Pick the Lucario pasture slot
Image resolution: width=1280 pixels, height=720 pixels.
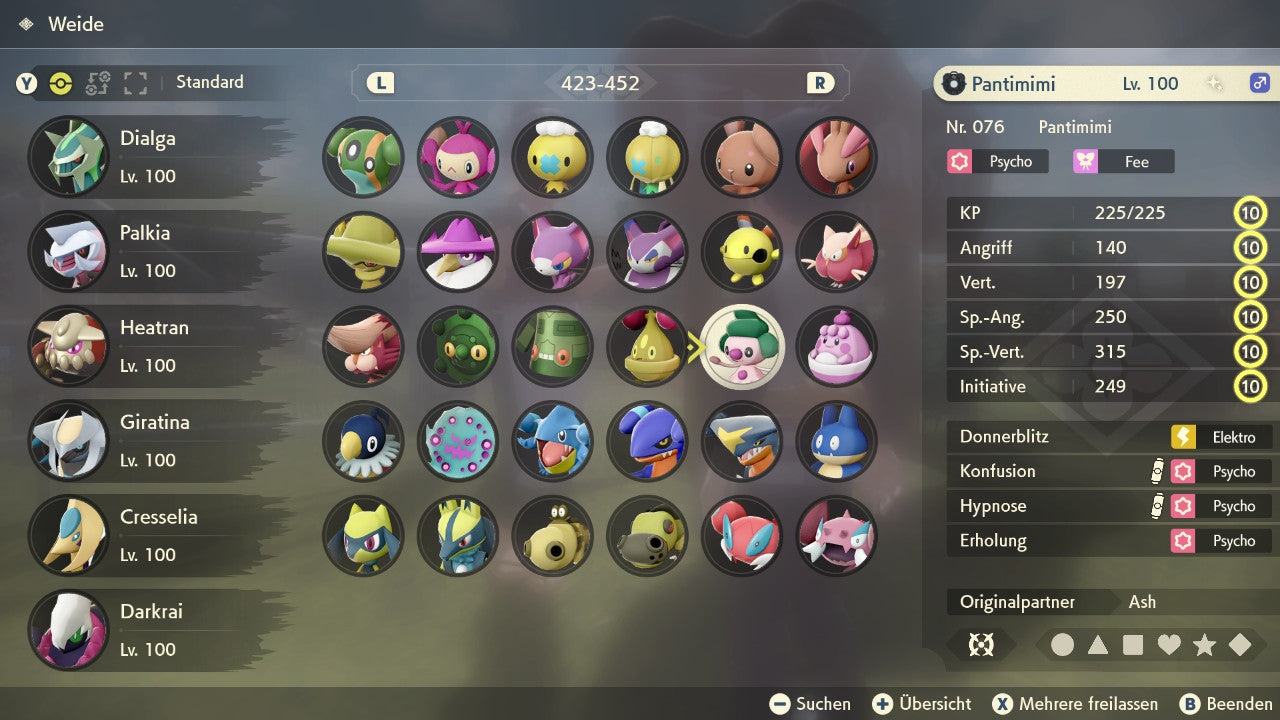click(x=458, y=536)
